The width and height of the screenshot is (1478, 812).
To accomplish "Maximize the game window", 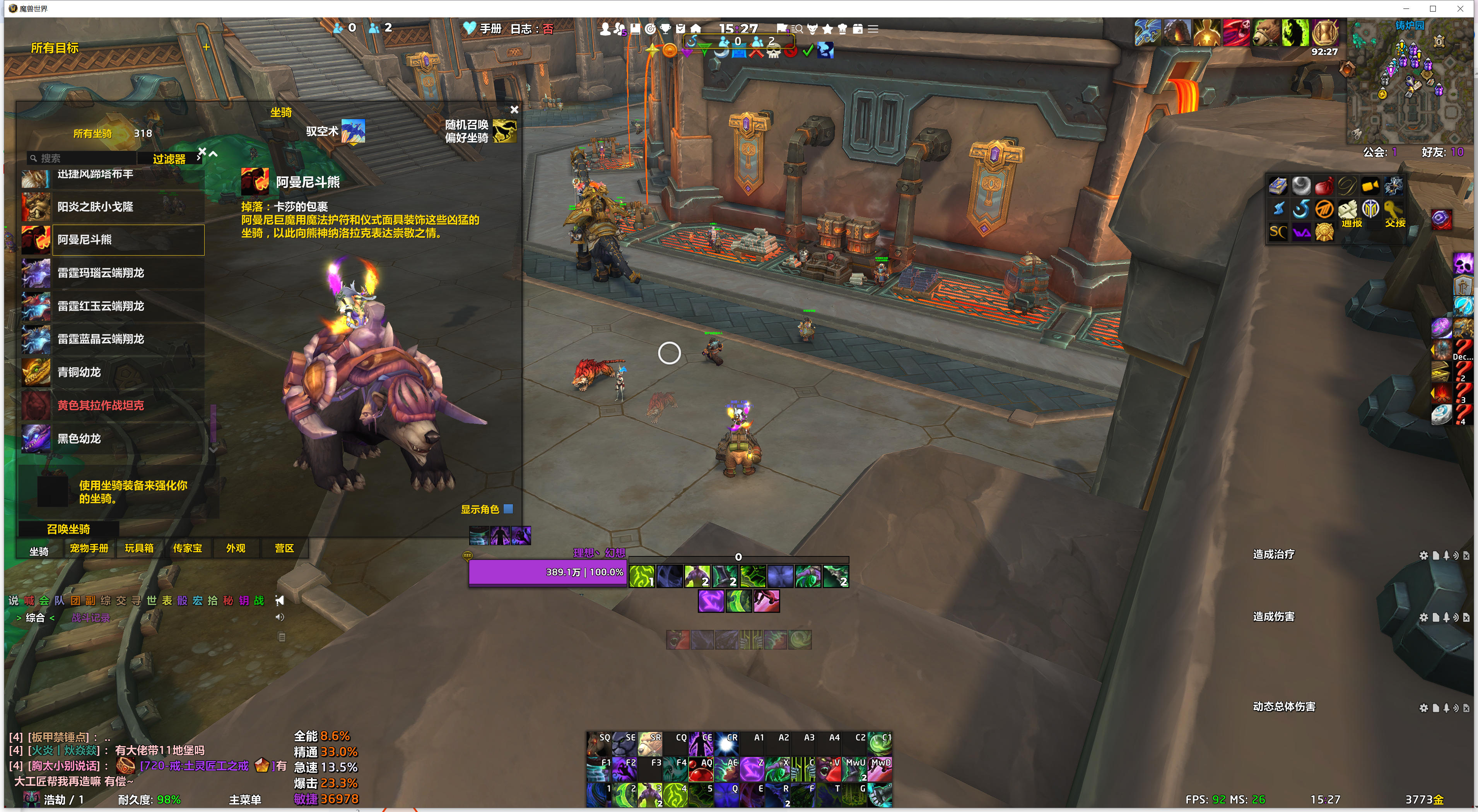I will pos(1433,9).
